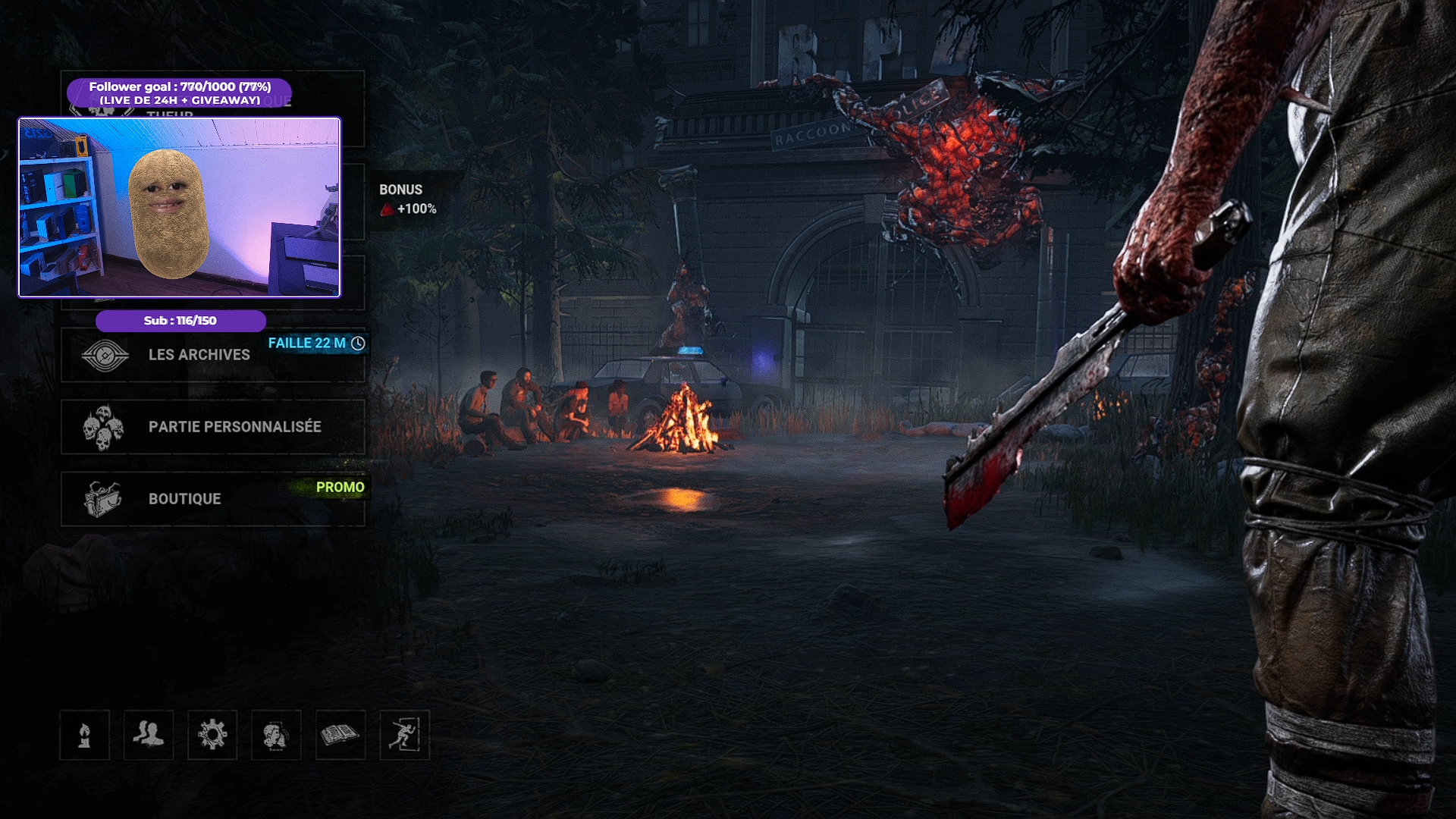Open Les Archives menu entry
The image size is (1456, 819).
click(199, 355)
